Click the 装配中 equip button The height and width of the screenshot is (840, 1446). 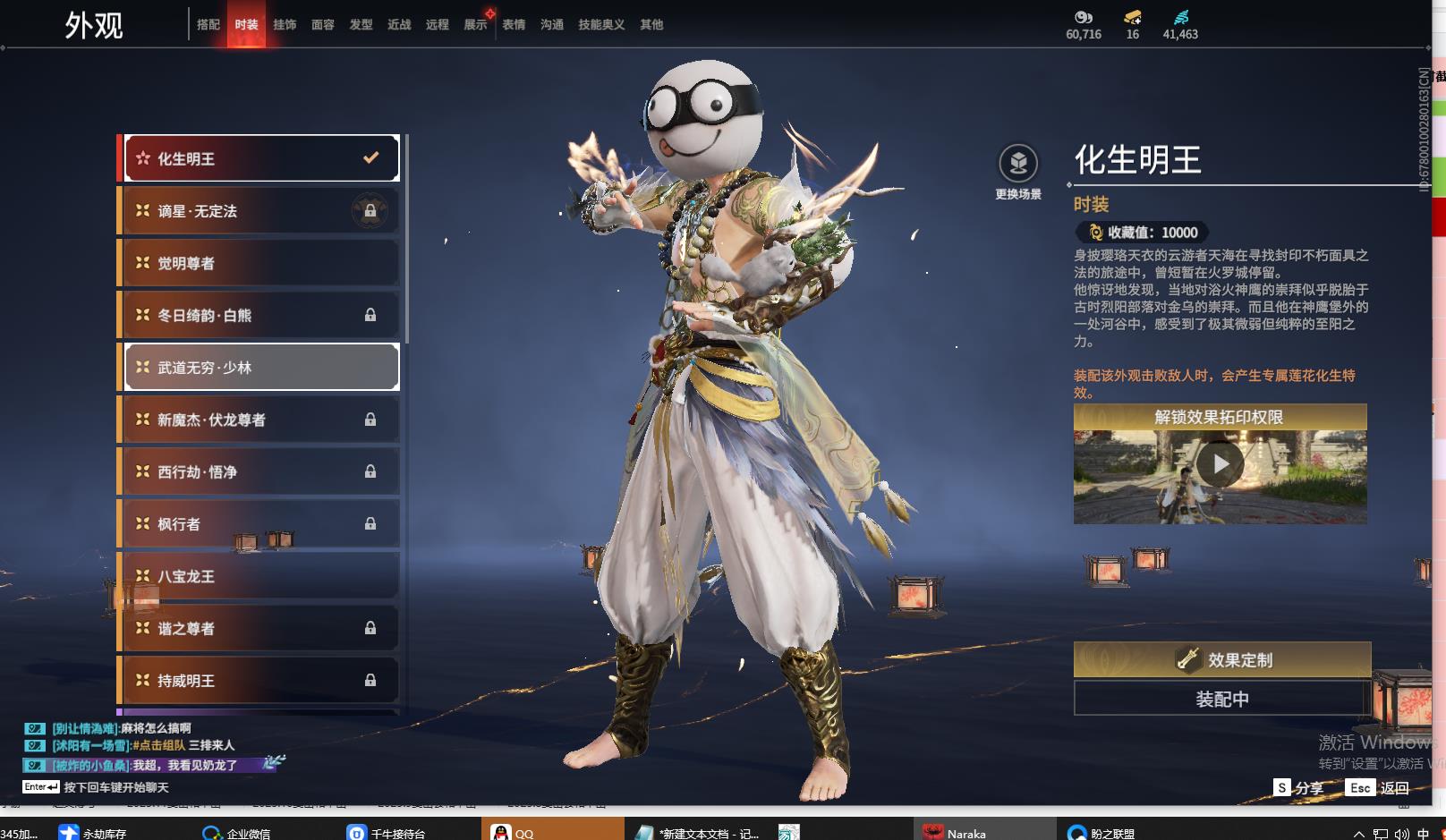(x=1221, y=699)
